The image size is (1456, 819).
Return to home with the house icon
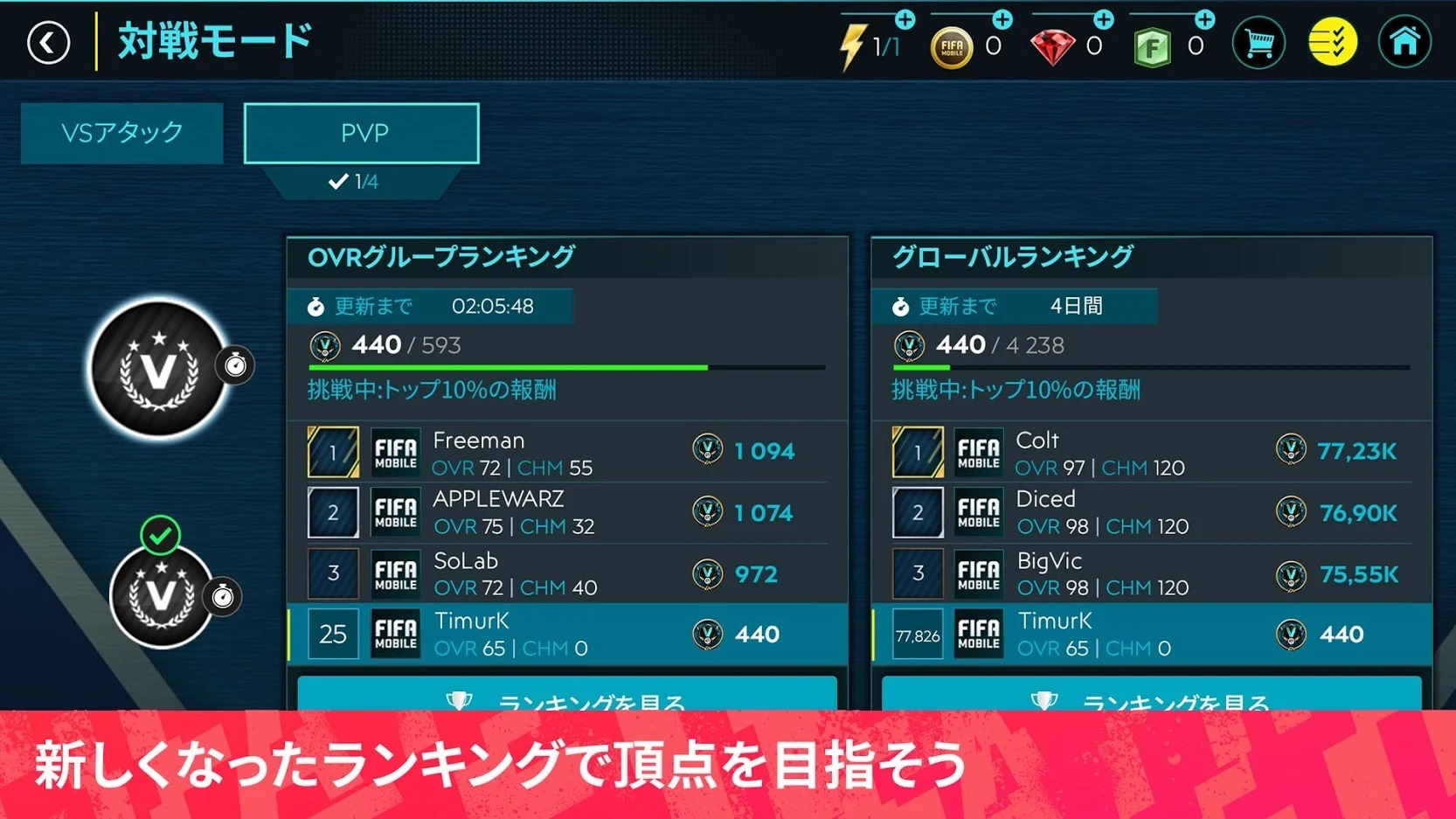tap(1405, 42)
